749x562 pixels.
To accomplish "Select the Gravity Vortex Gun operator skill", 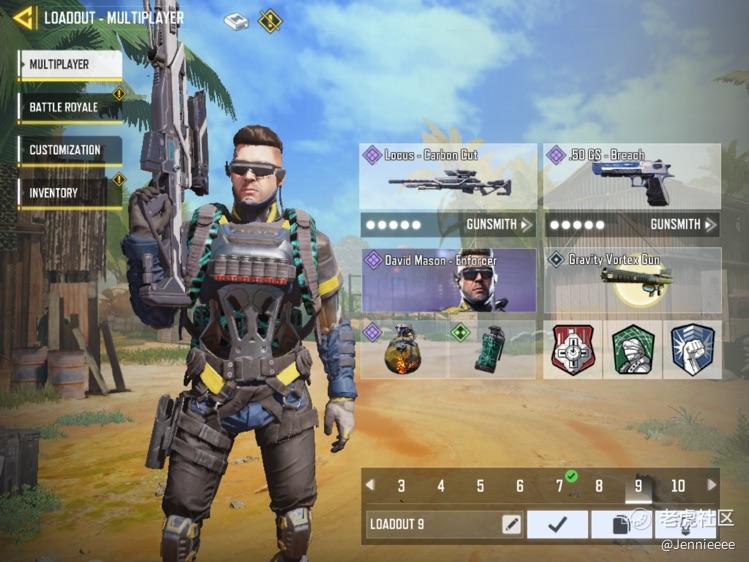I will point(631,281).
